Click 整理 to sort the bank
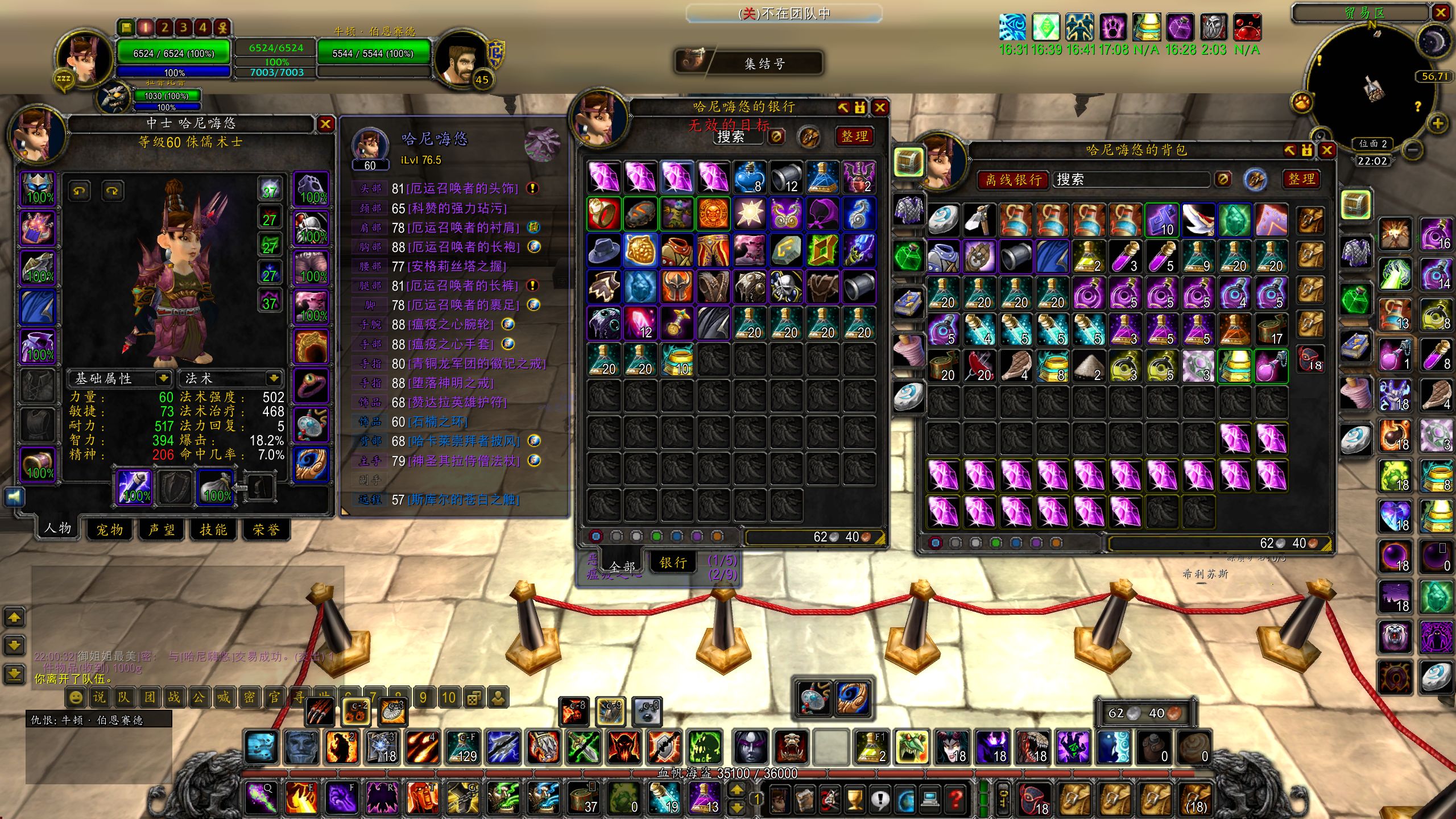This screenshot has width=1456, height=819. pos(854,136)
